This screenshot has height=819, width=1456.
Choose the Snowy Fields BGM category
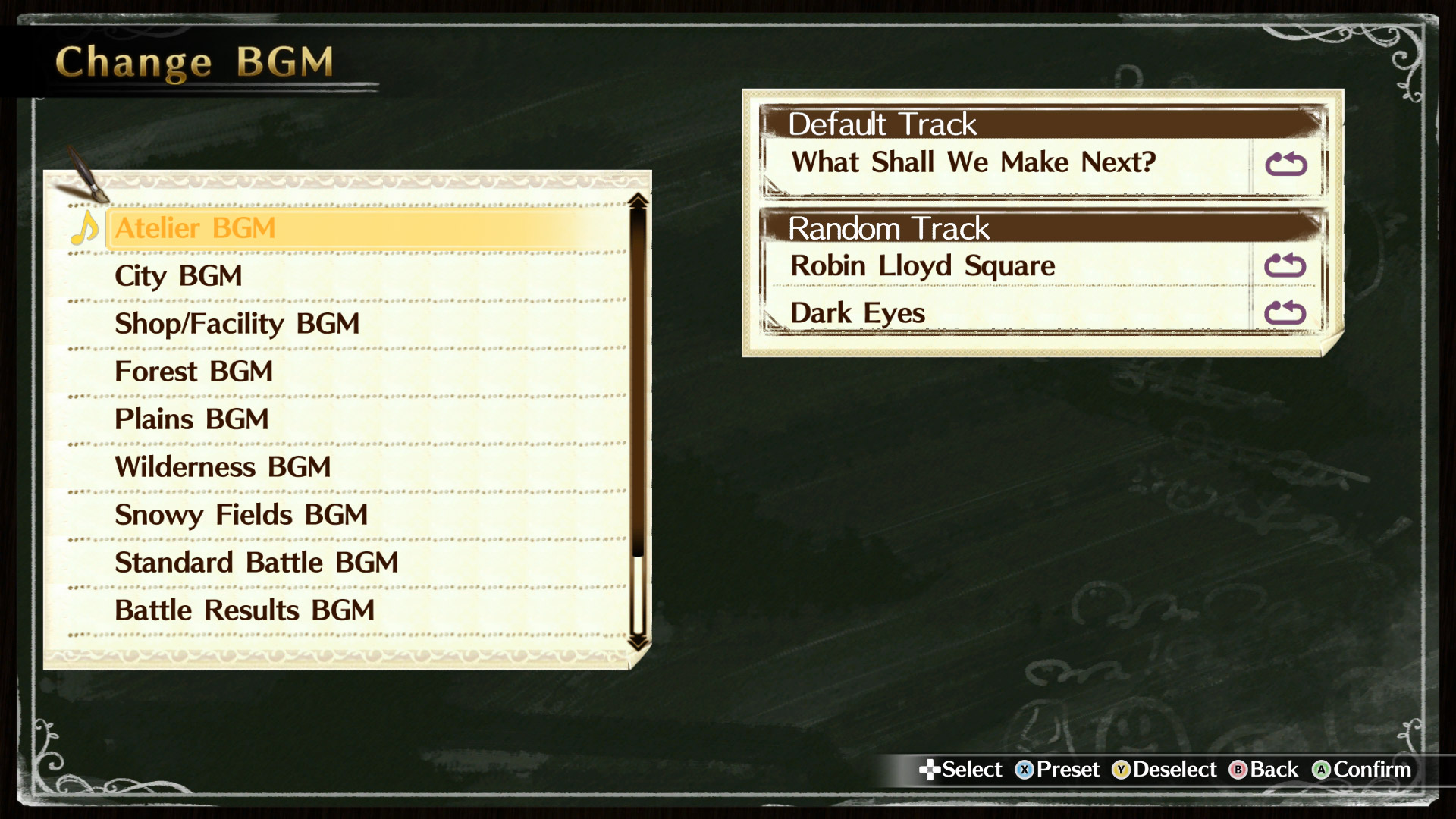tap(240, 514)
